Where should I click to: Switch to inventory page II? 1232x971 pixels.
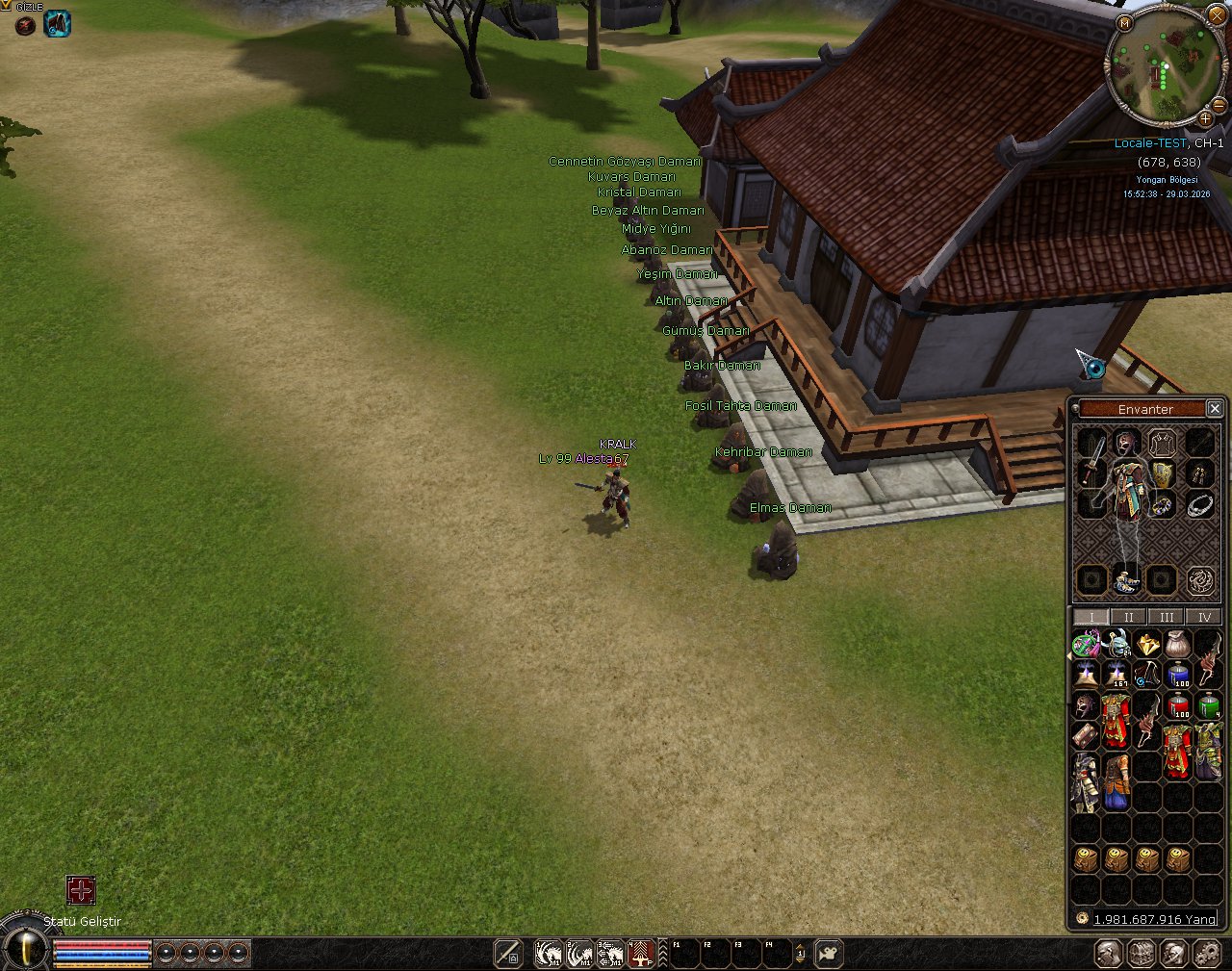pos(1128,617)
